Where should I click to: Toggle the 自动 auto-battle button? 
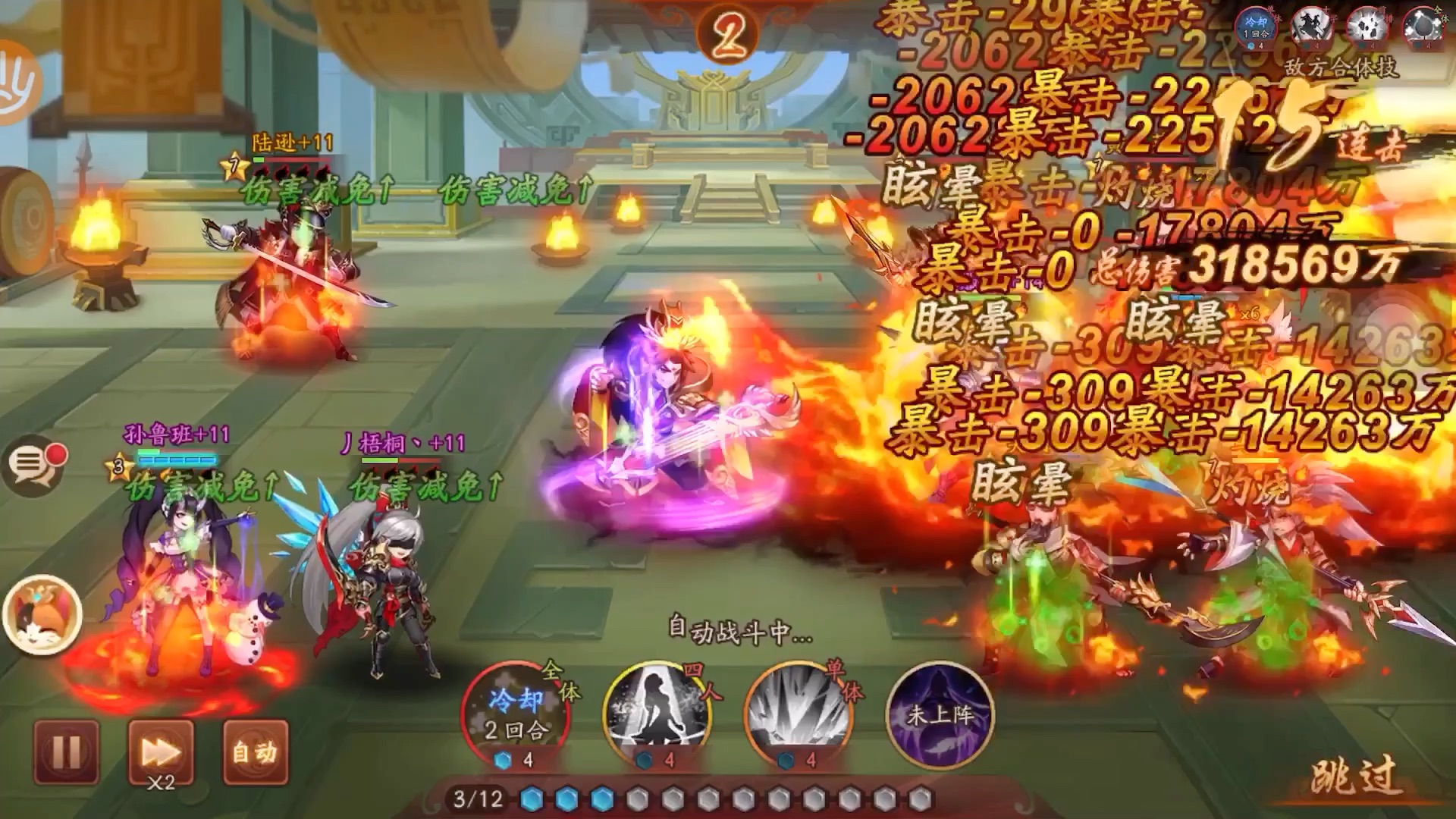[x=256, y=752]
